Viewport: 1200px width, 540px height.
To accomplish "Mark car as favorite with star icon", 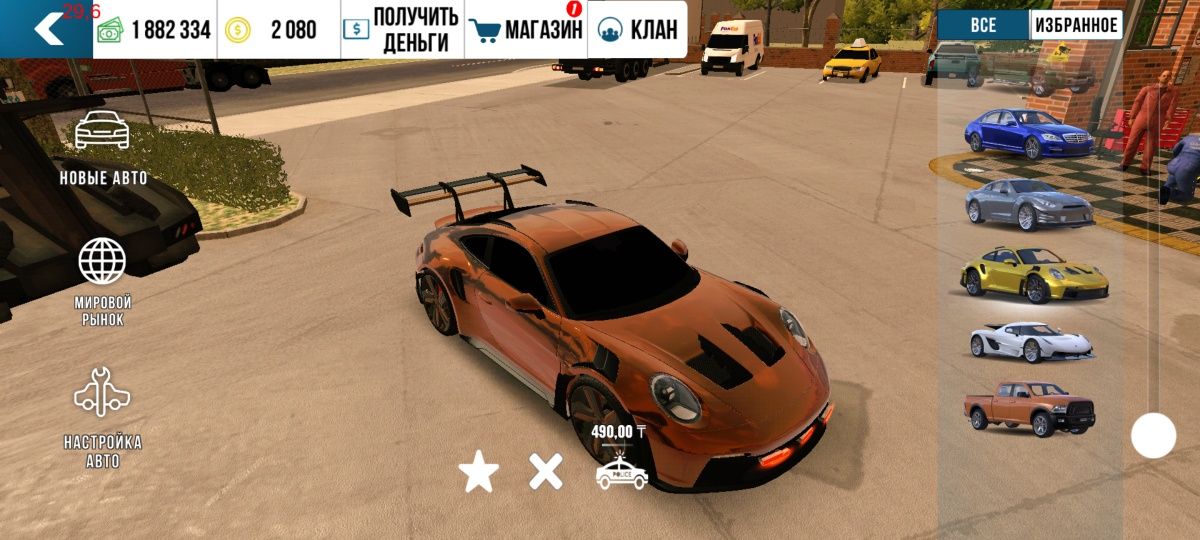I will 479,472.
